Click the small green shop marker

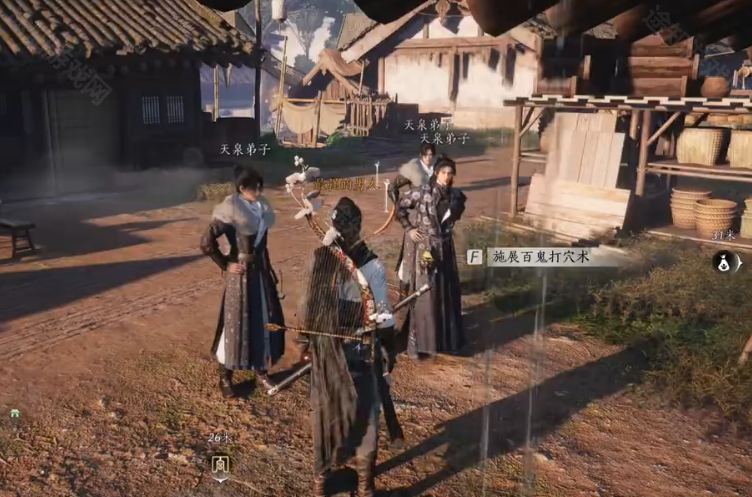coord(15,413)
